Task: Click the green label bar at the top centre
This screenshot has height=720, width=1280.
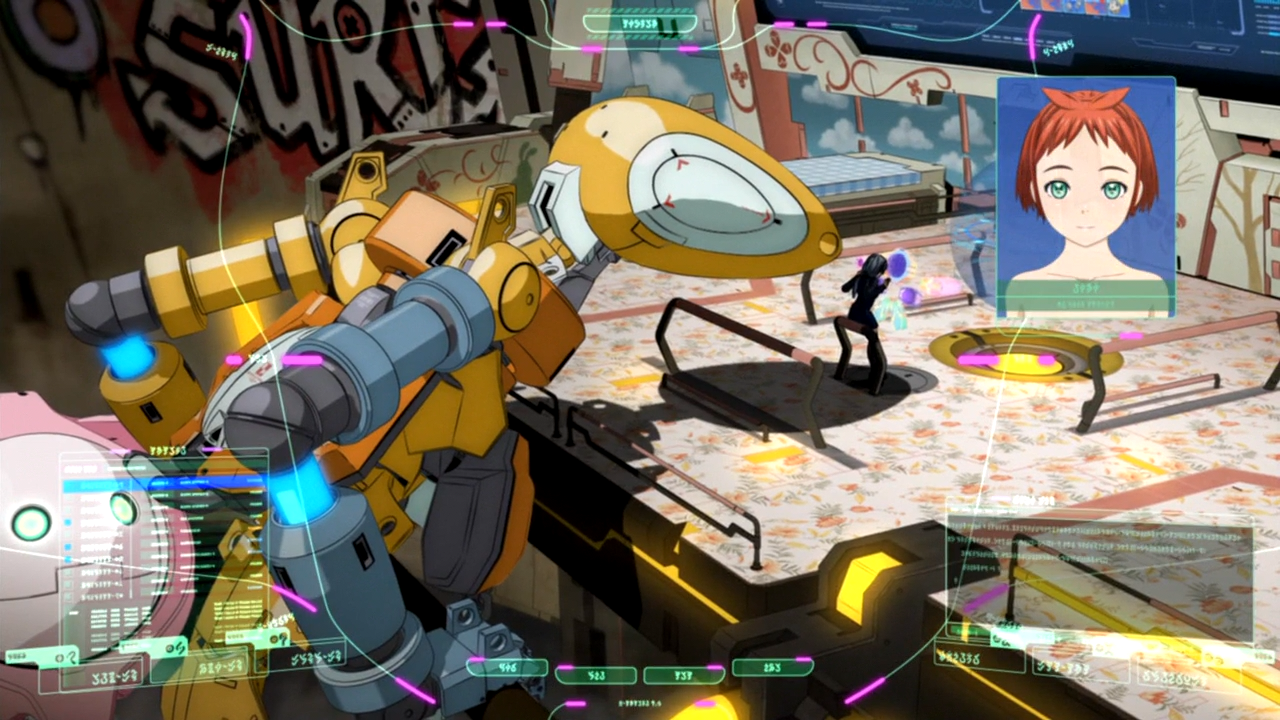Action: click(640, 22)
